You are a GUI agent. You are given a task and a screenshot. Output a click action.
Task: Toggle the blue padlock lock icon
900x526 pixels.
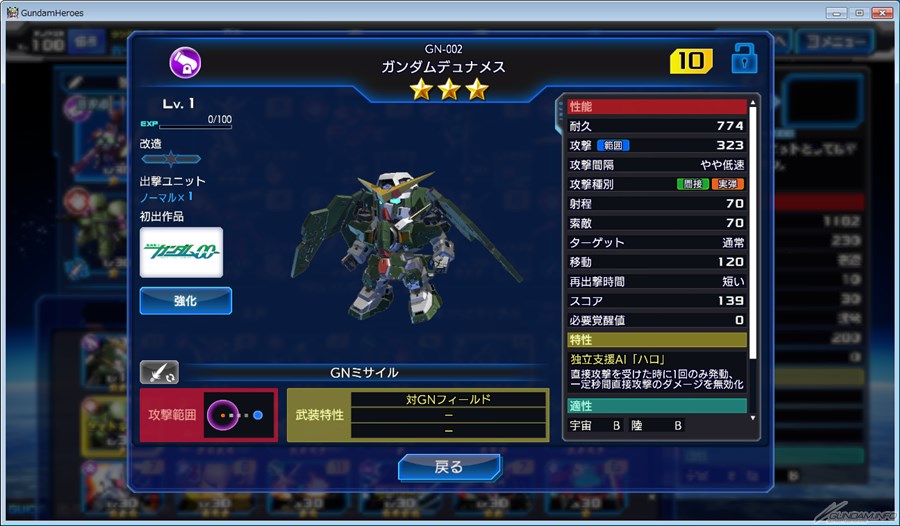(744, 59)
